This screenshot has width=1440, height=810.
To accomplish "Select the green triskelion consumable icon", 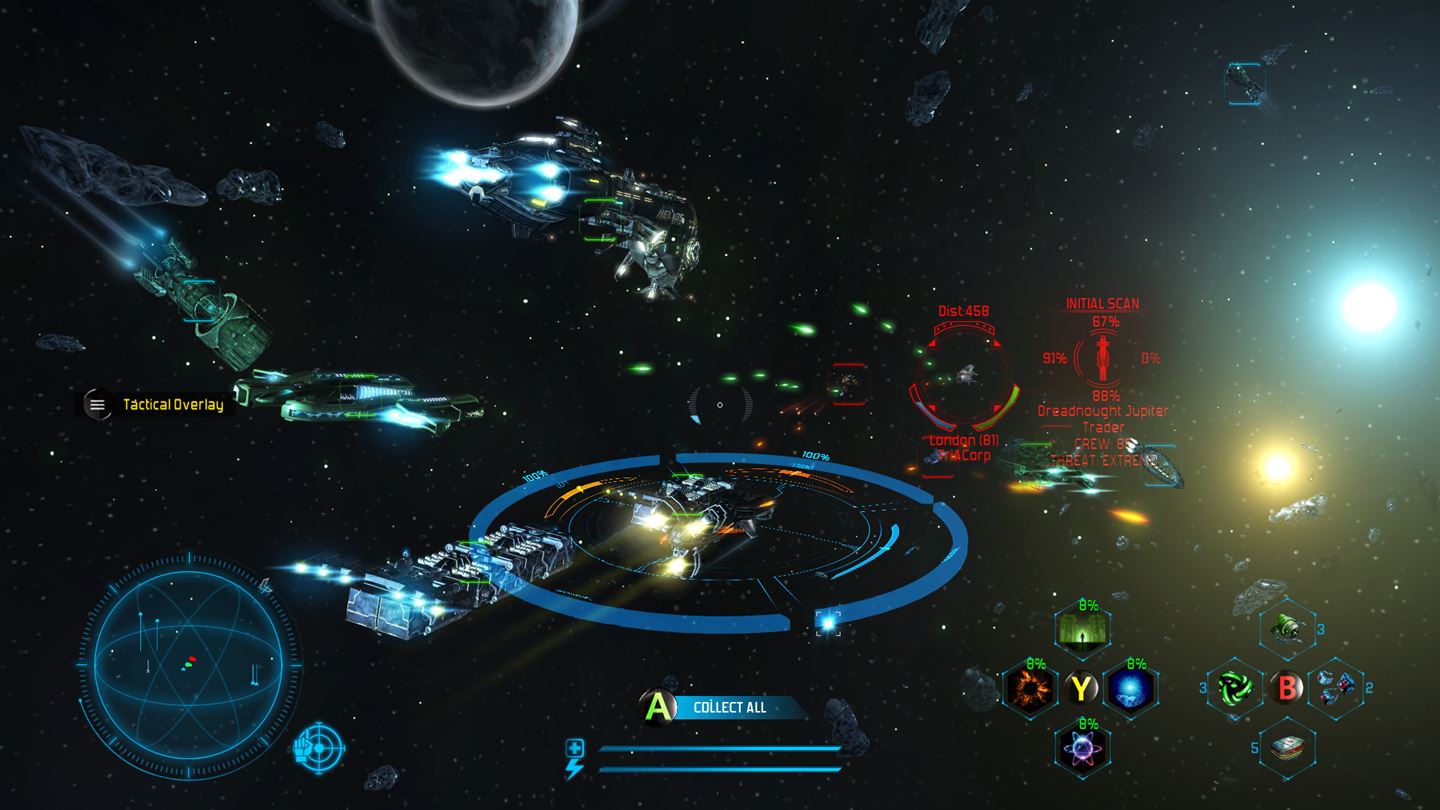I will click(1235, 690).
